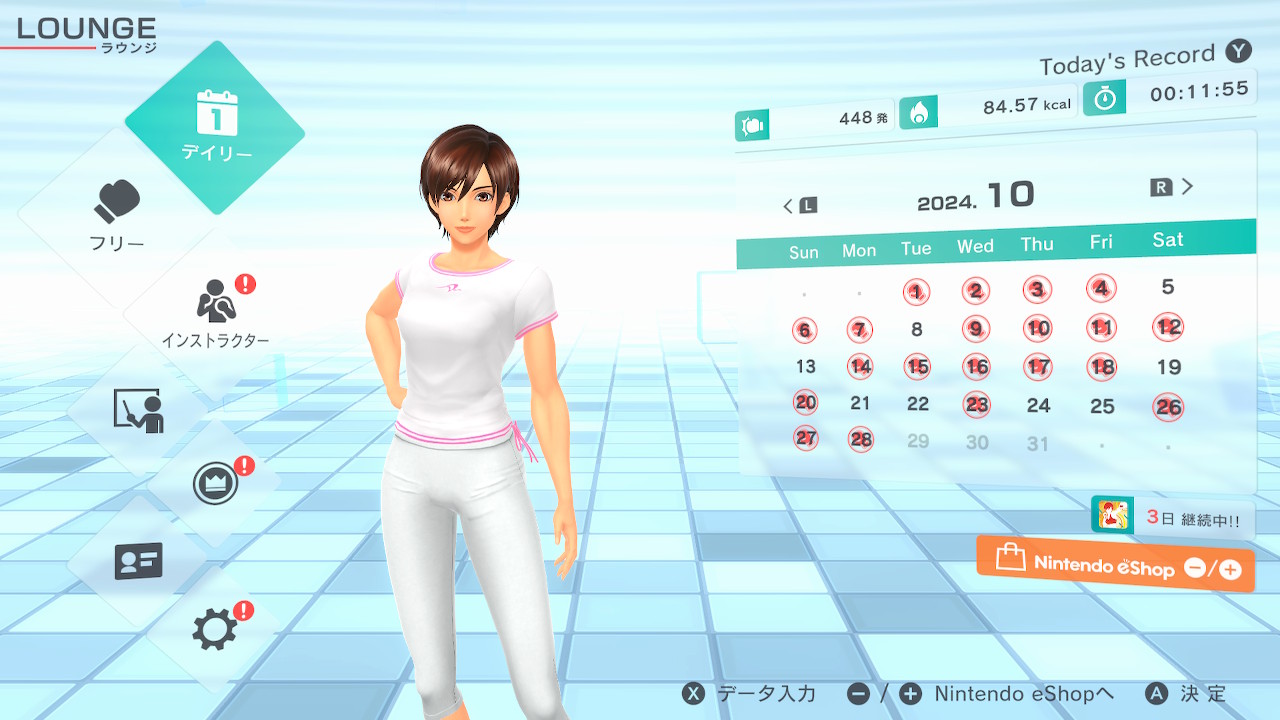
Task: Open the crown achievements tile
Action: pyautogui.click(x=215, y=484)
